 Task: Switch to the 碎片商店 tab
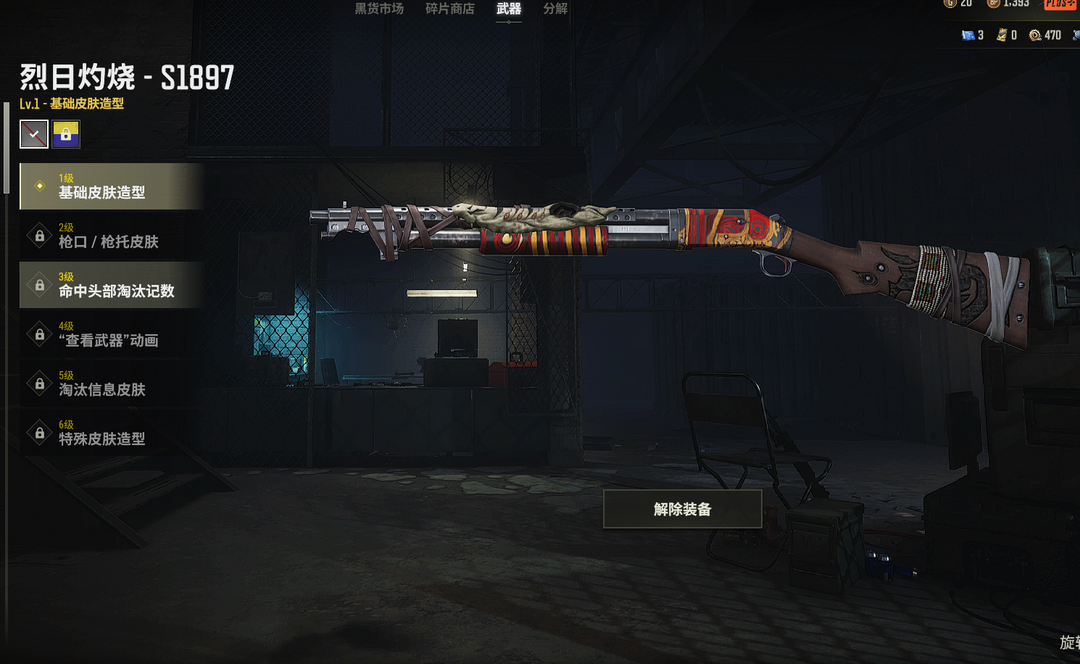tap(450, 9)
